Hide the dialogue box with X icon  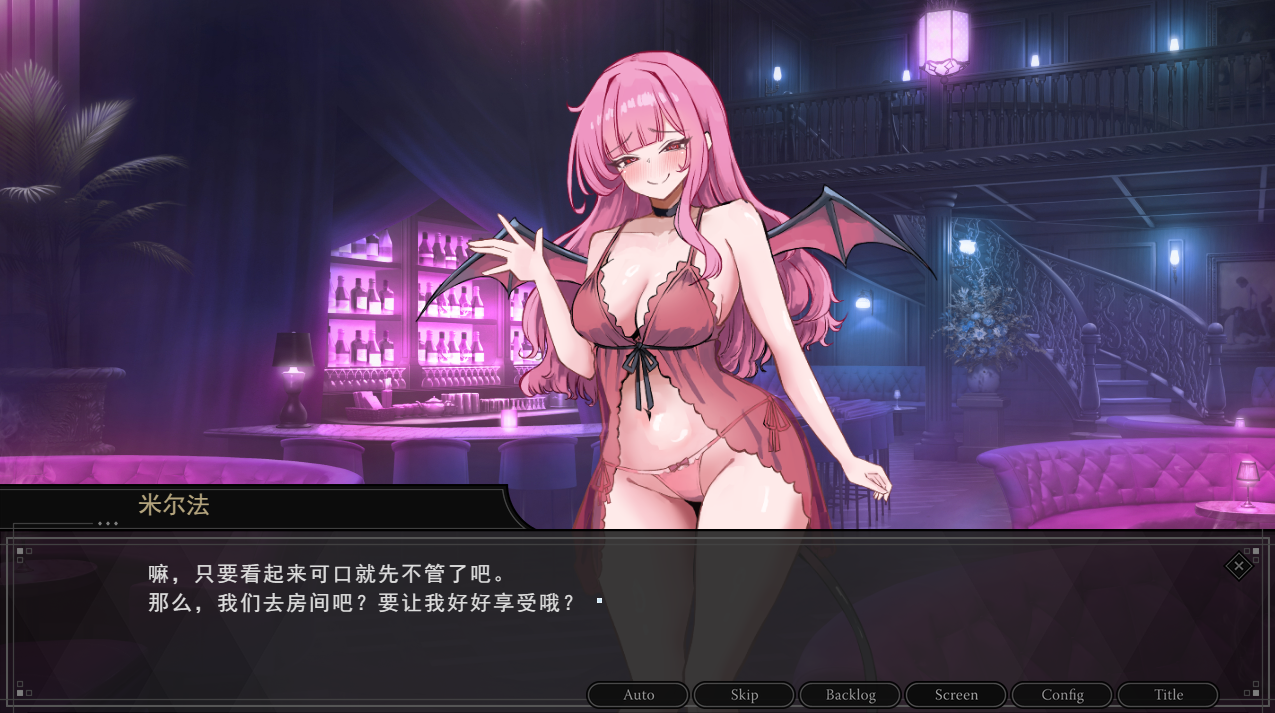coord(1239,566)
